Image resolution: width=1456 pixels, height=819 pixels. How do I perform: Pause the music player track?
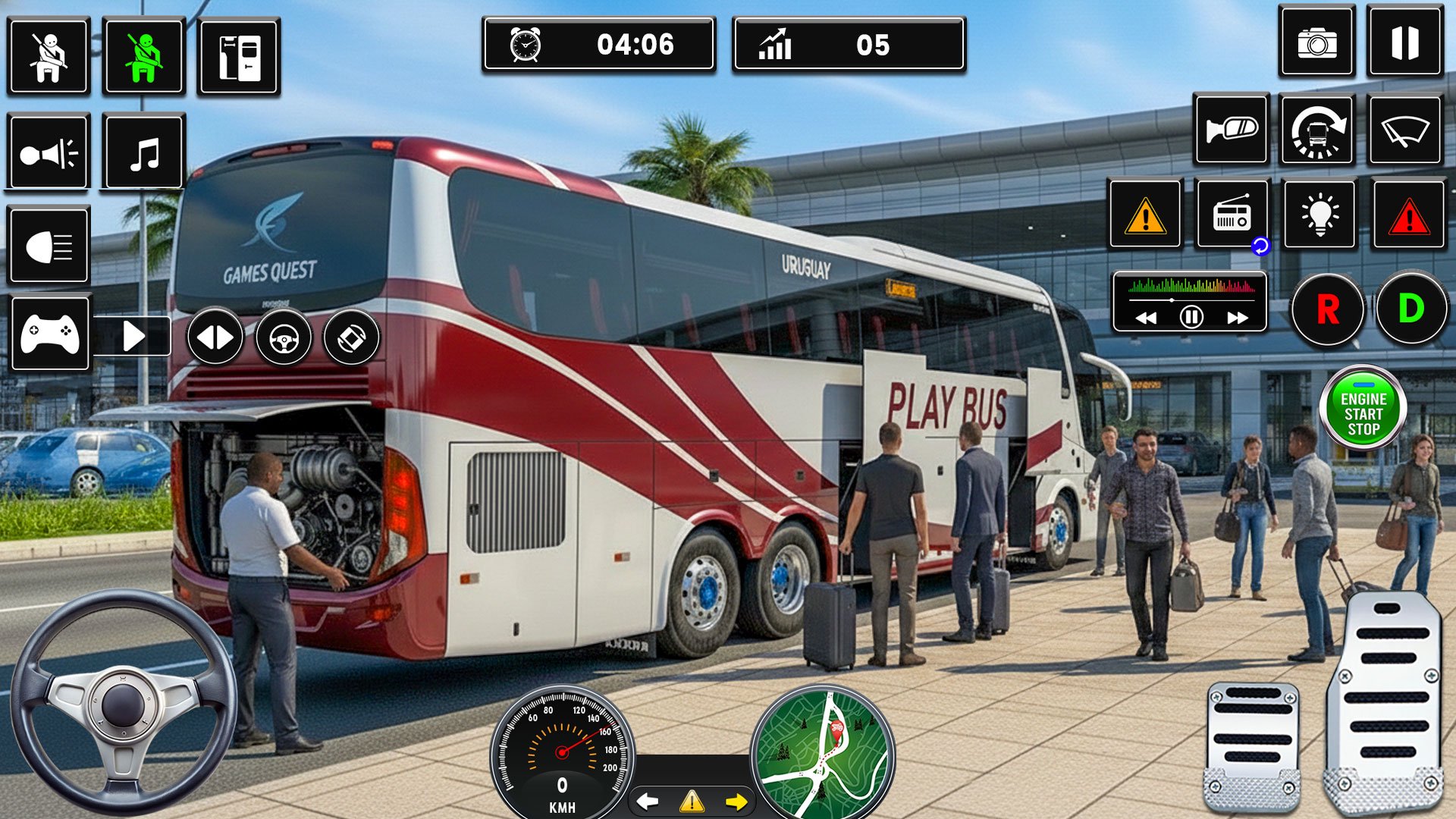tap(1191, 317)
